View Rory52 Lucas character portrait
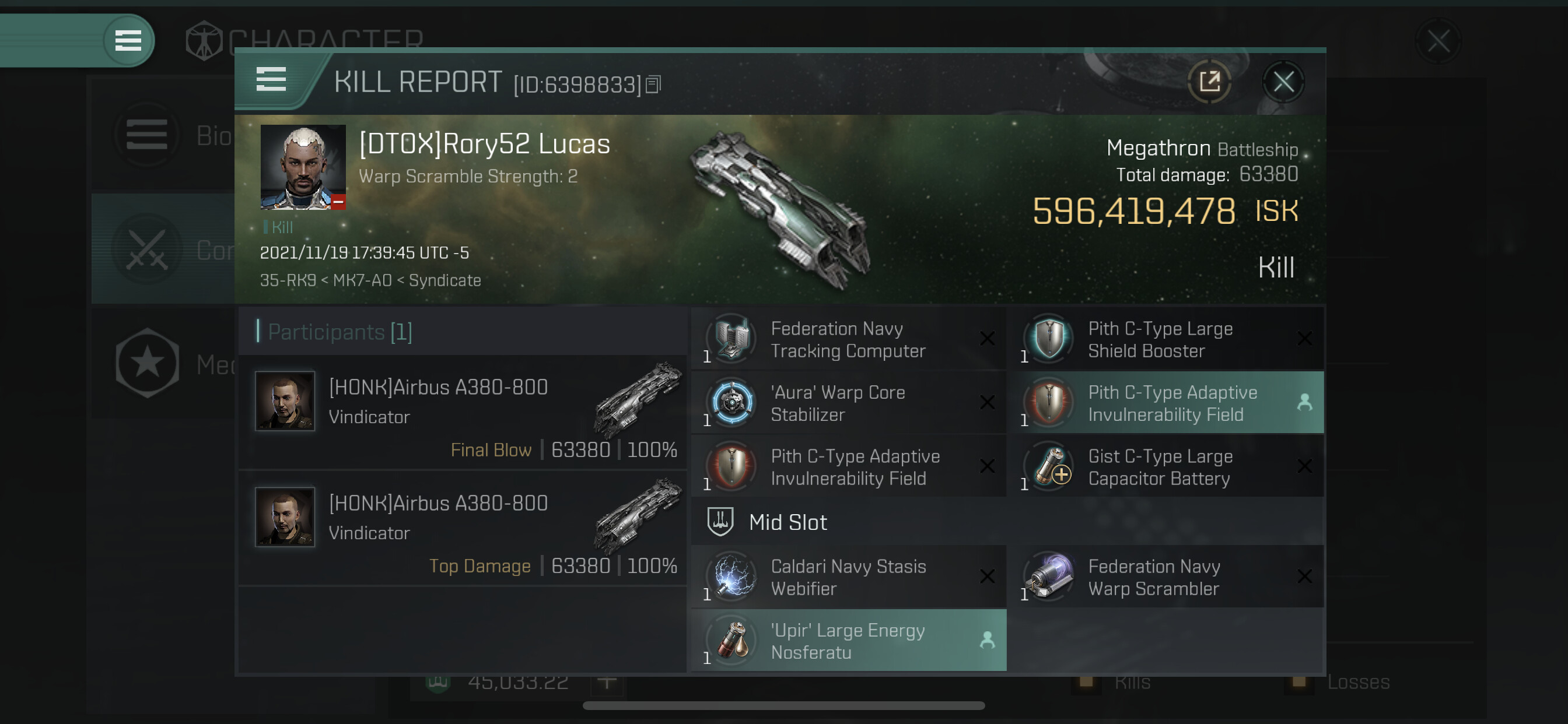 click(x=303, y=167)
